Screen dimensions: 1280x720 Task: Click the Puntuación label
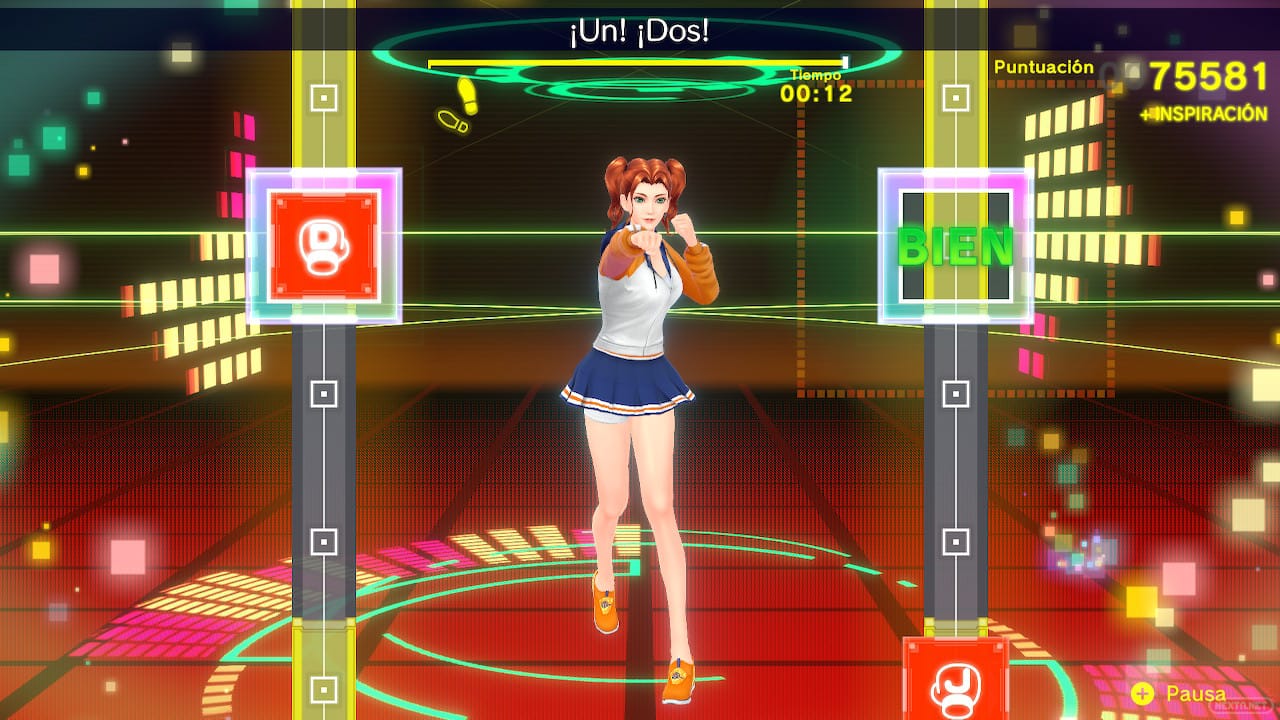pos(1043,67)
